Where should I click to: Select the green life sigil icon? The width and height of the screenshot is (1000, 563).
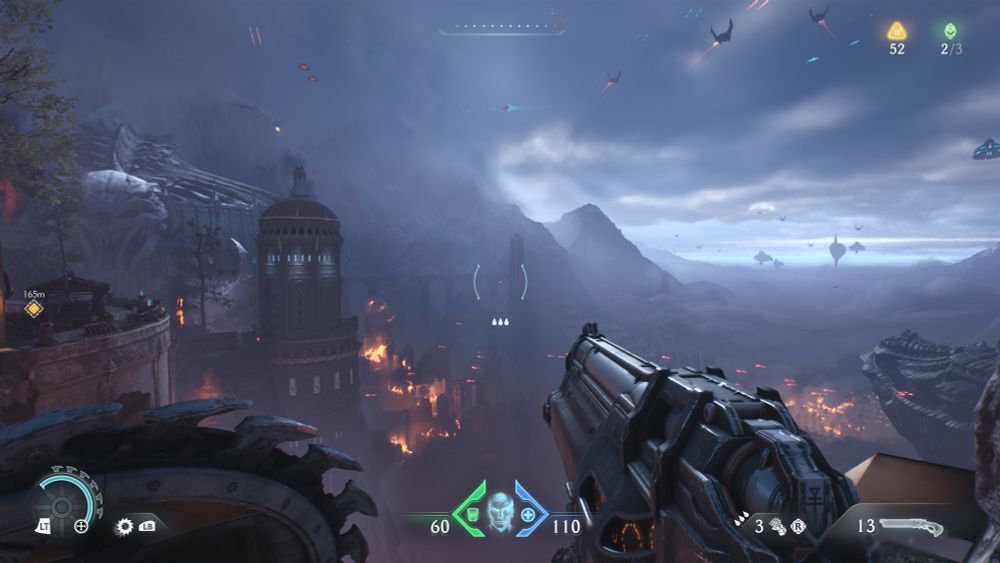click(x=950, y=31)
